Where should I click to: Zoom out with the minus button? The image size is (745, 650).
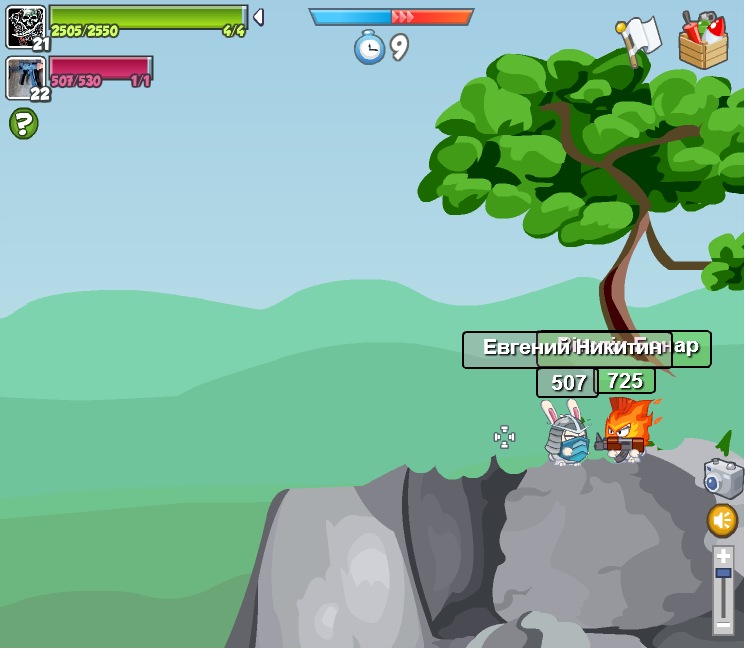(723, 625)
